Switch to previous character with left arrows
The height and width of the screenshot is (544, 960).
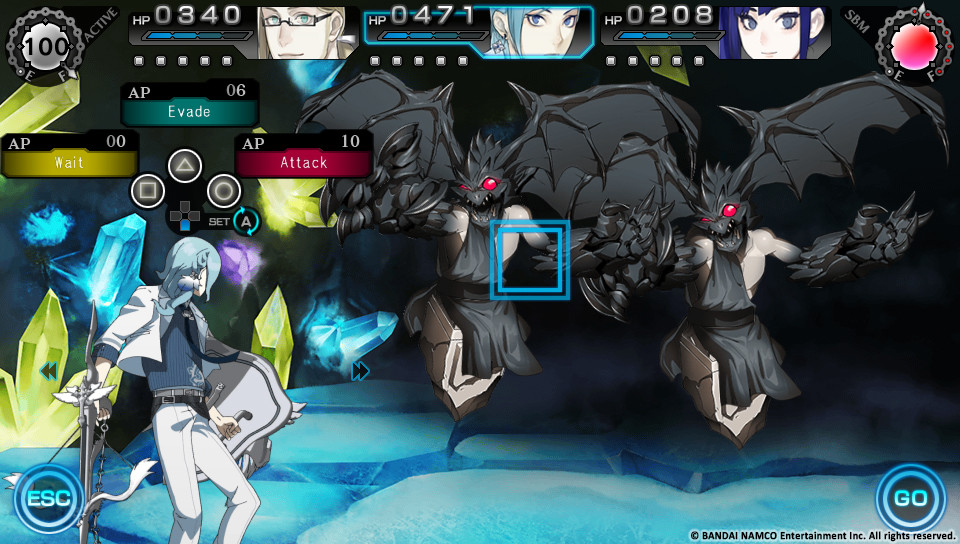[48, 372]
